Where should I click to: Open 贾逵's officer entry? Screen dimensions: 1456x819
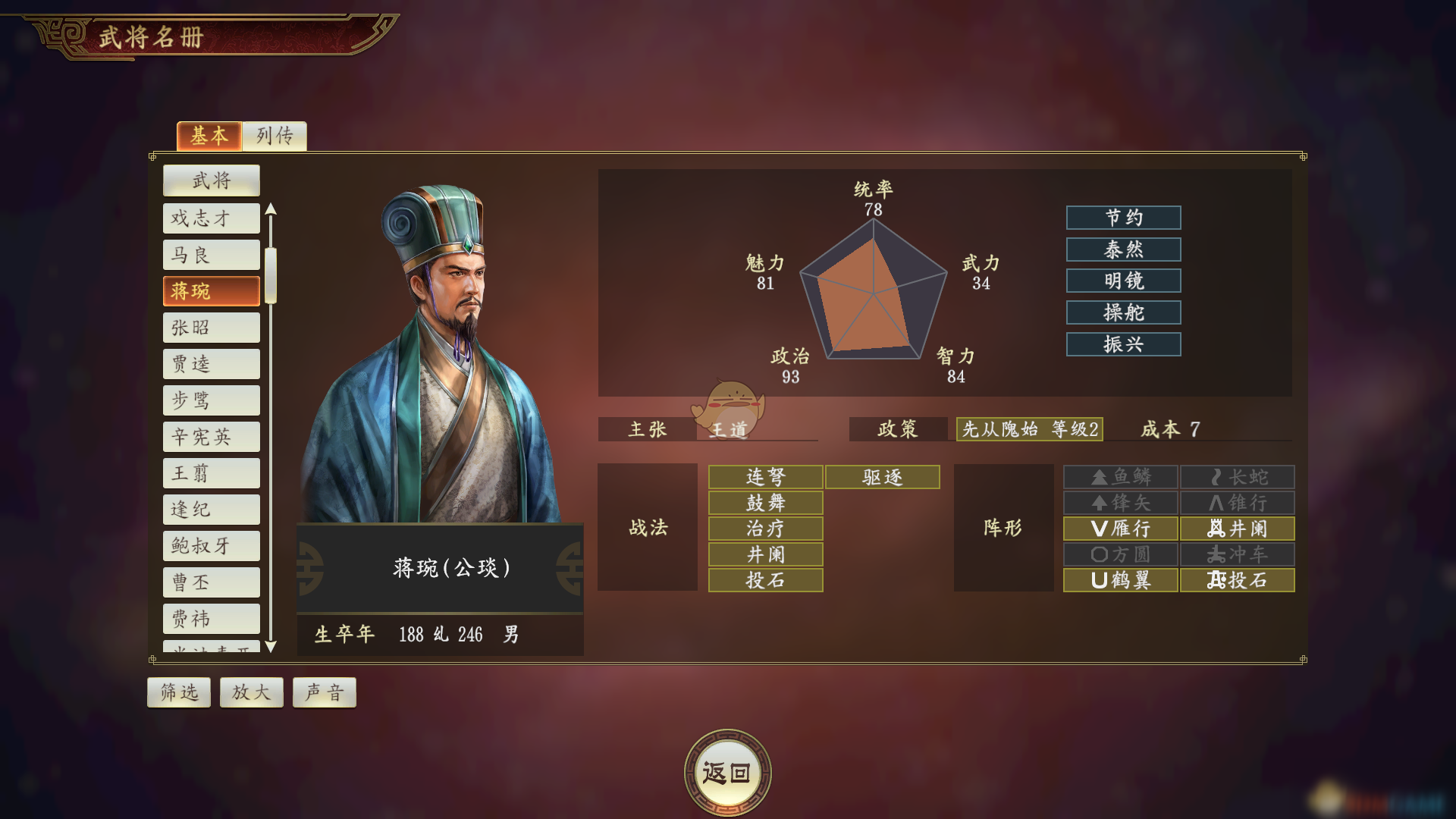[x=211, y=364]
